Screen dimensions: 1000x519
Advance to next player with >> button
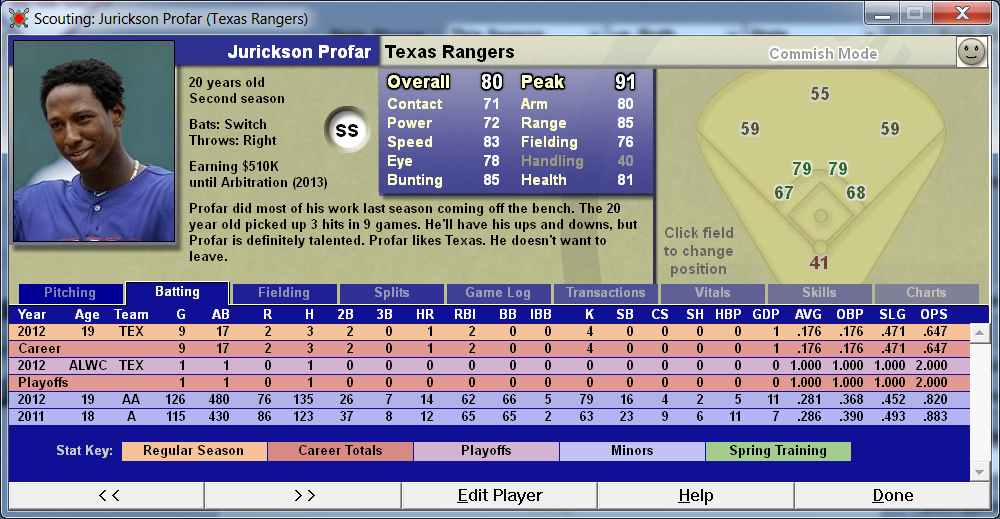click(303, 495)
